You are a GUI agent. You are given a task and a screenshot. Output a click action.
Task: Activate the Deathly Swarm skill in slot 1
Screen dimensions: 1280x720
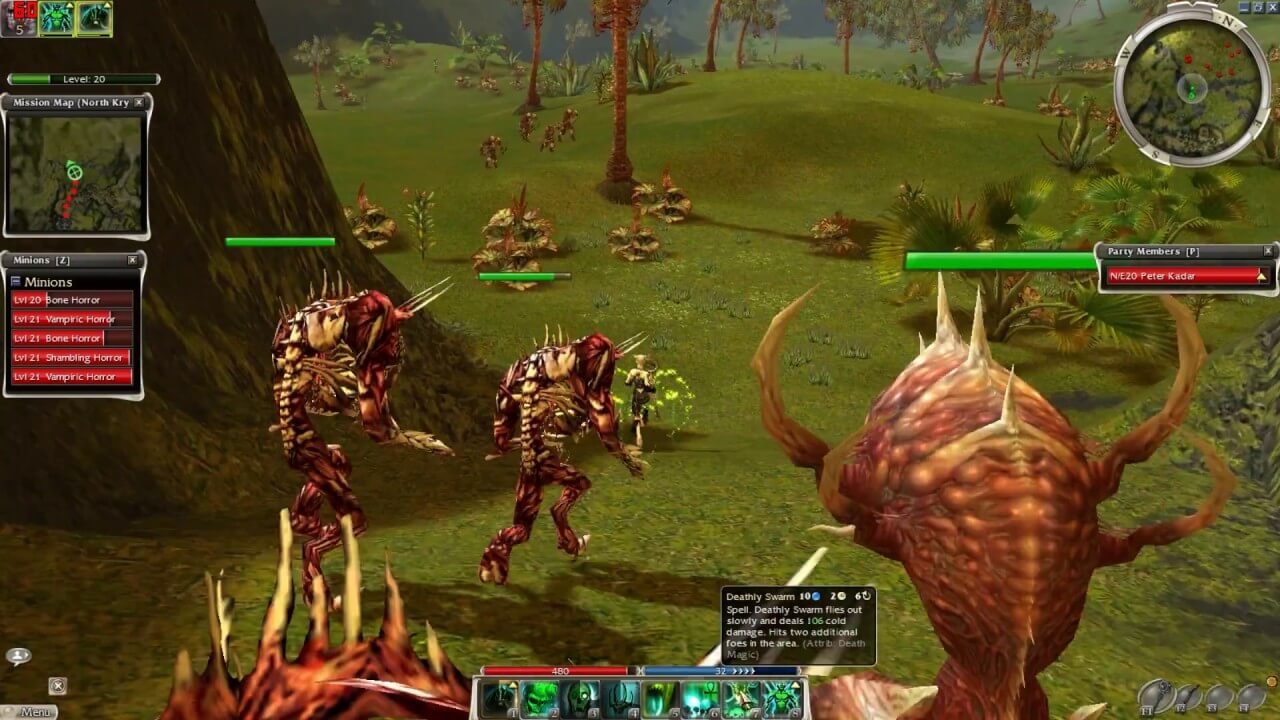(498, 698)
